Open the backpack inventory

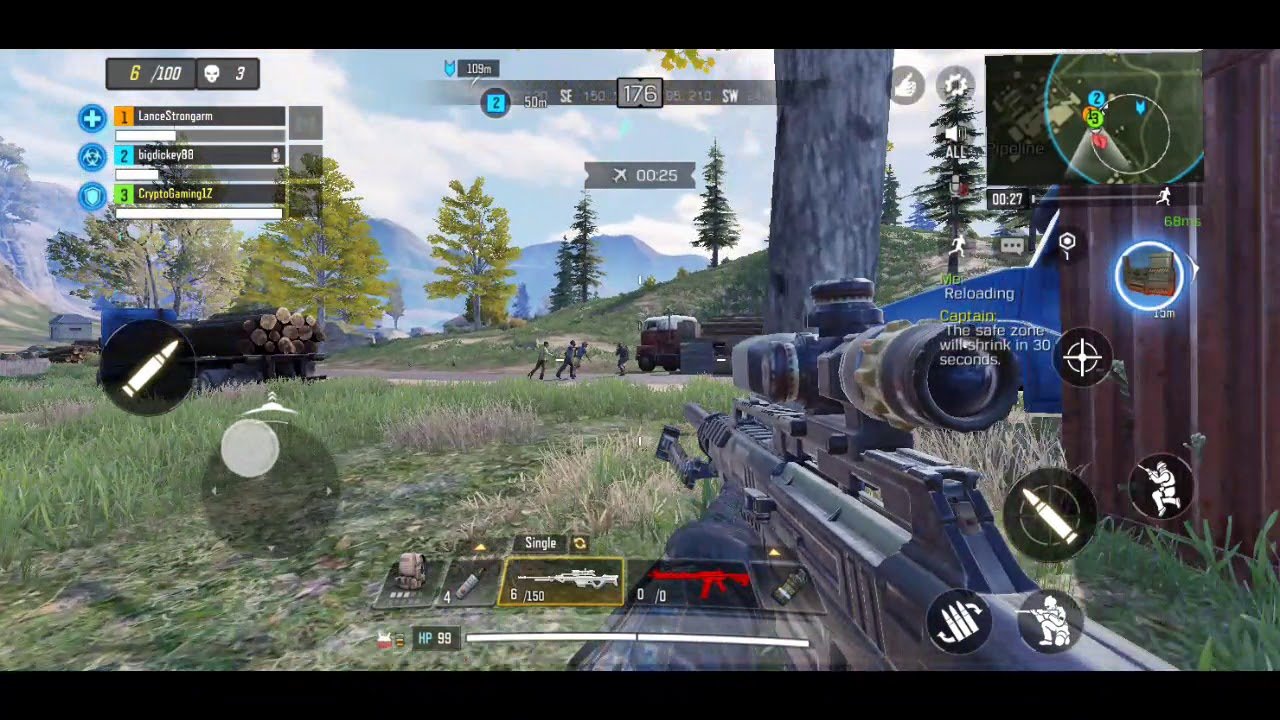[409, 577]
